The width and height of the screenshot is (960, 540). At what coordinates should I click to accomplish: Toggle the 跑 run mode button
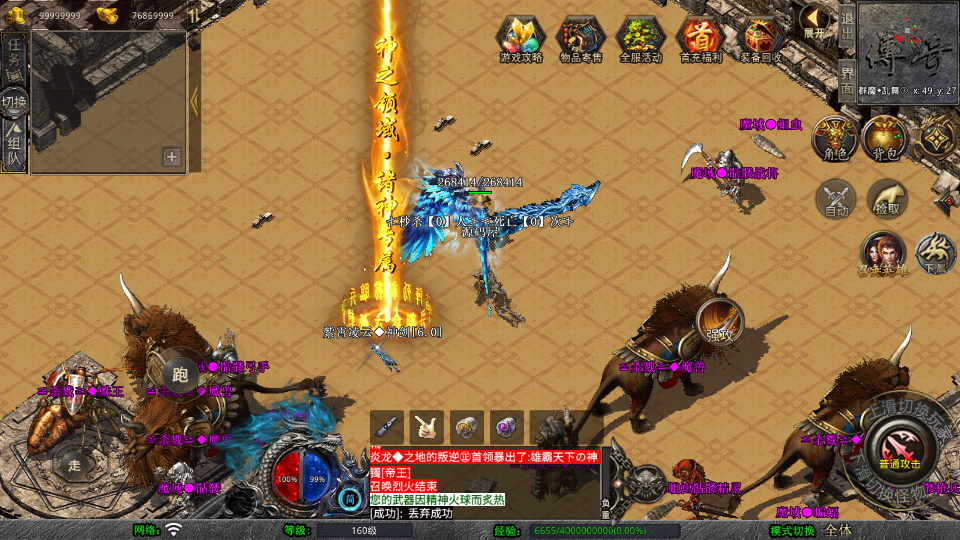pos(180,375)
